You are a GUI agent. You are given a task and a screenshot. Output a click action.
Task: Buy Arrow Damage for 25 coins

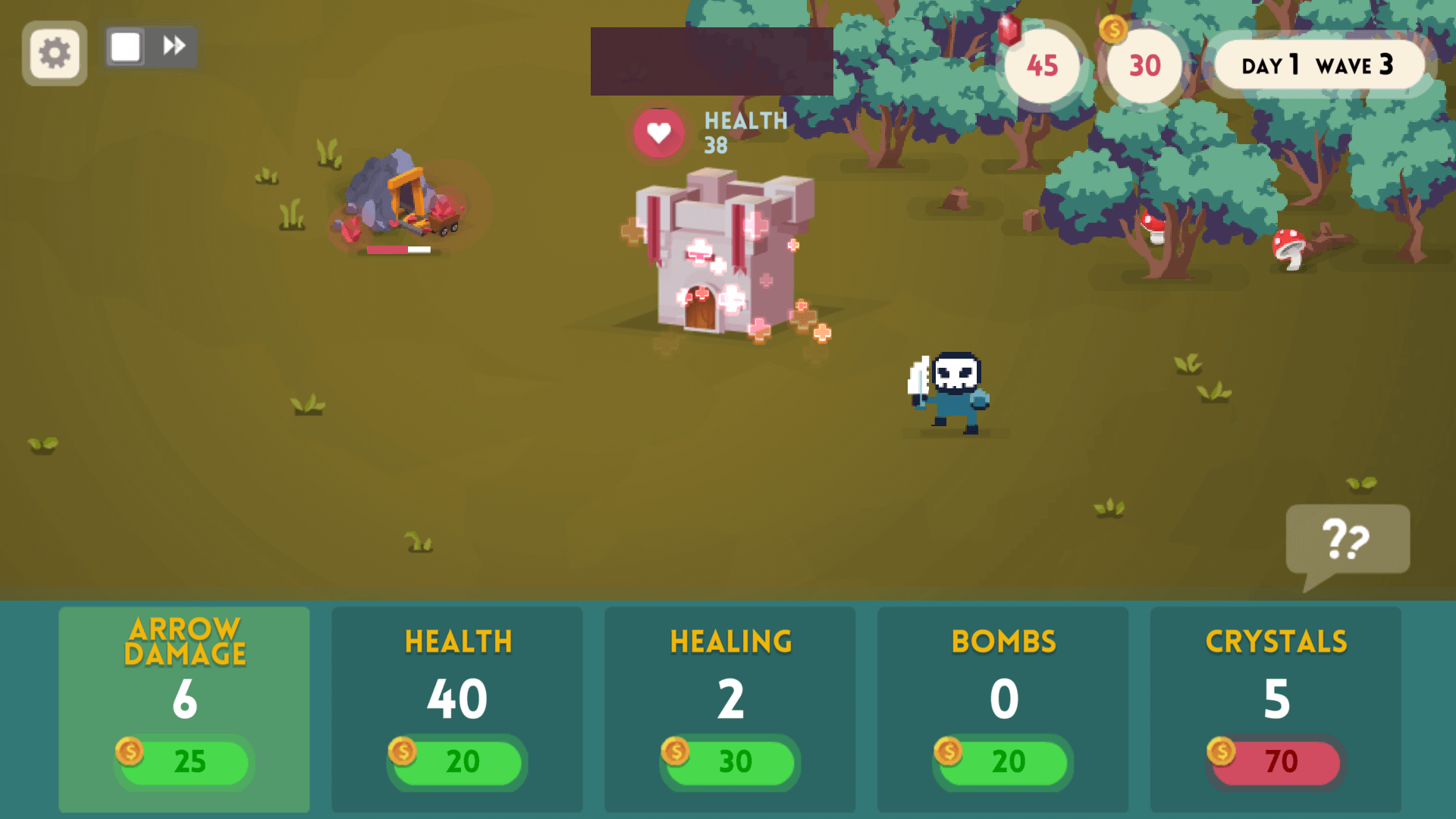[182, 762]
